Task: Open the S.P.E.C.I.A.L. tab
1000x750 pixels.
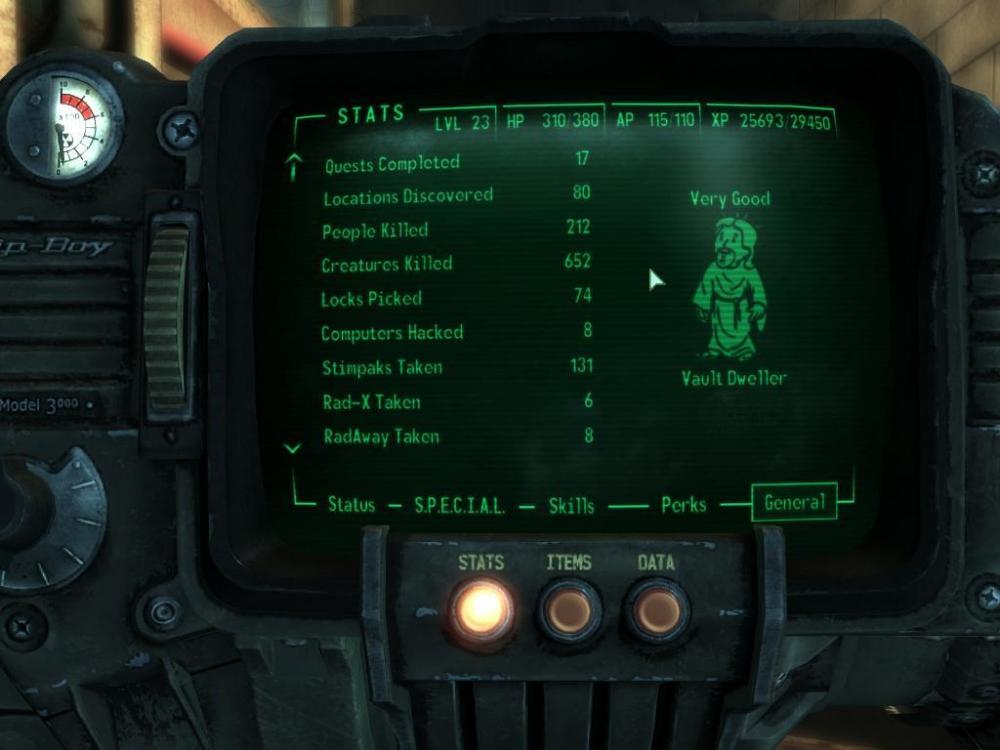Action: click(x=460, y=506)
